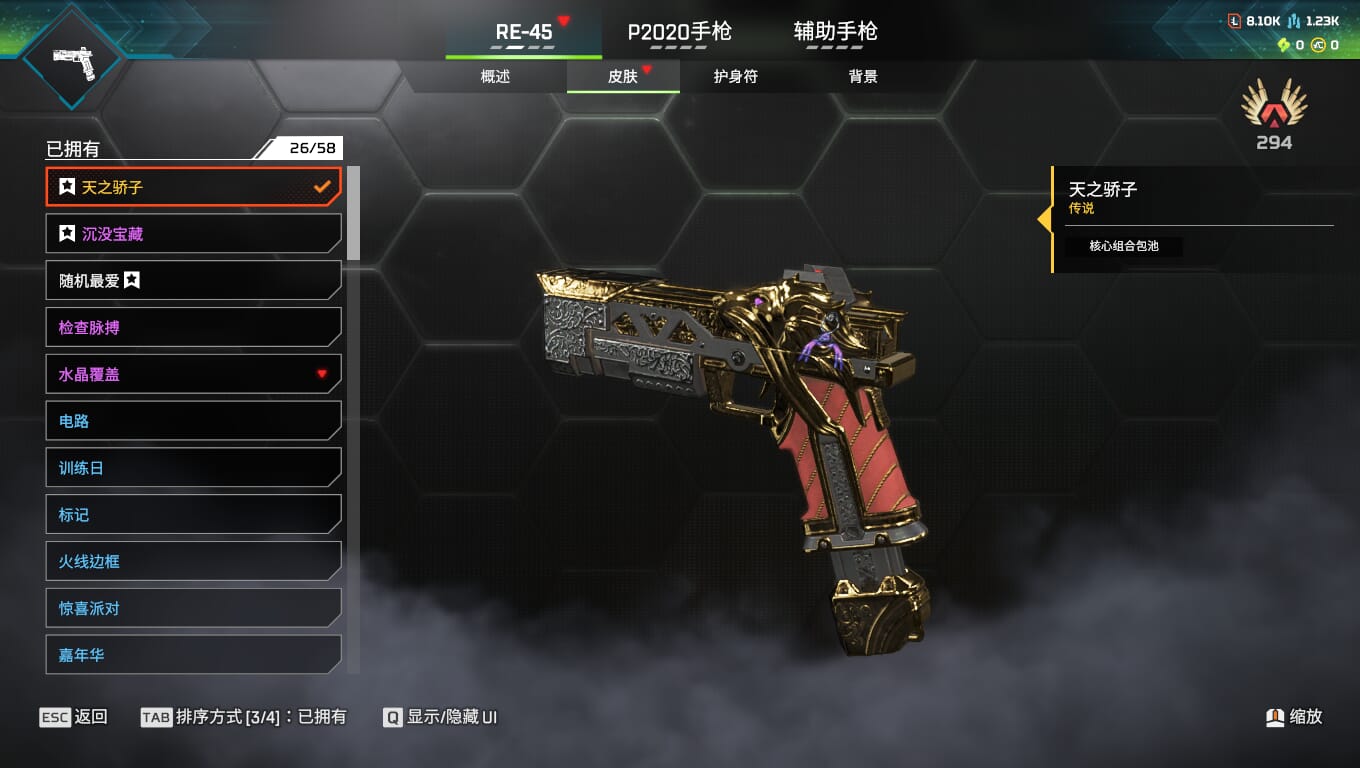Screen dimensions: 1360x768
Task: Select the 辅助手枪 weapon tab
Action: (x=835, y=32)
